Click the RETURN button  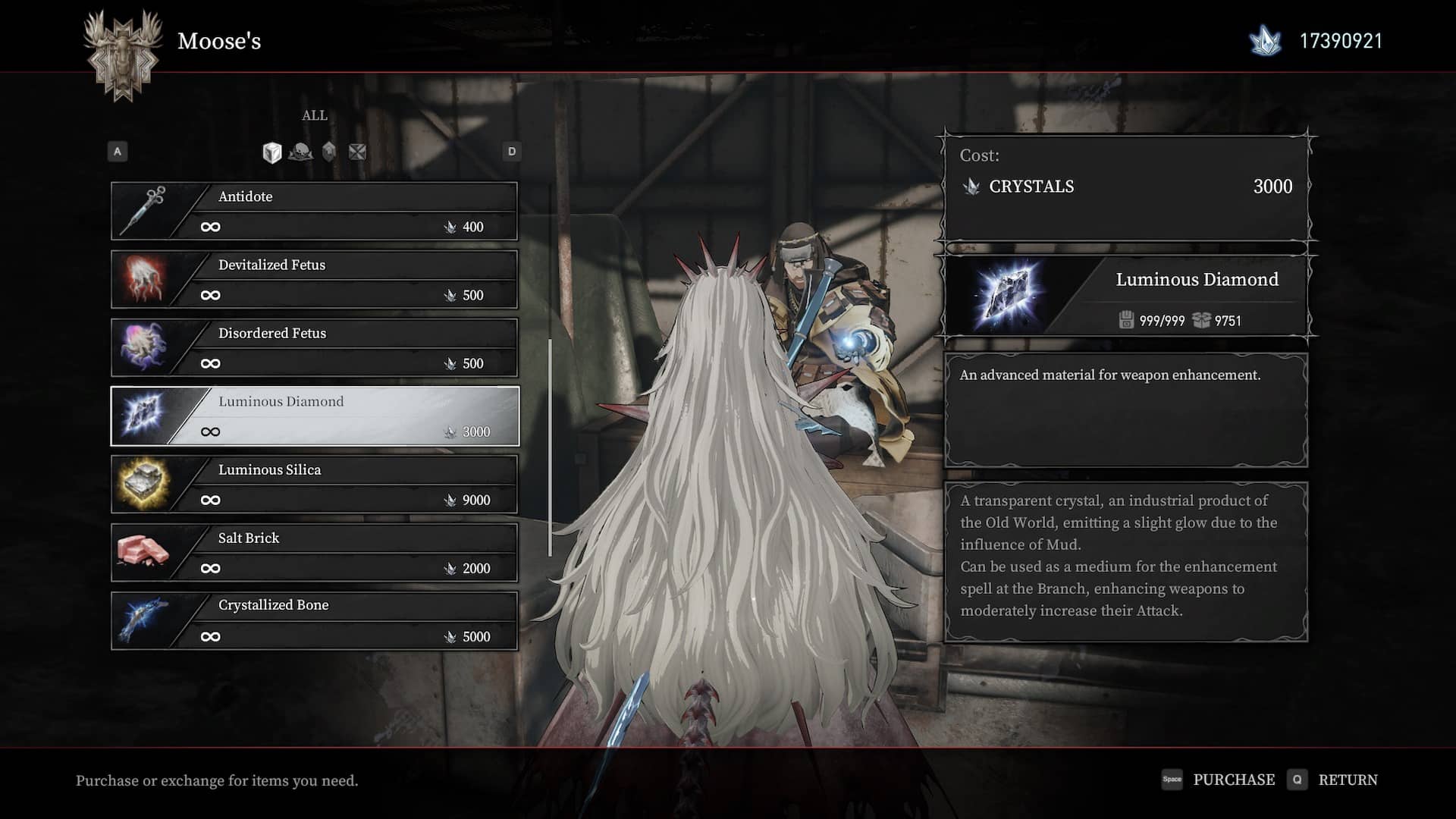1347,780
